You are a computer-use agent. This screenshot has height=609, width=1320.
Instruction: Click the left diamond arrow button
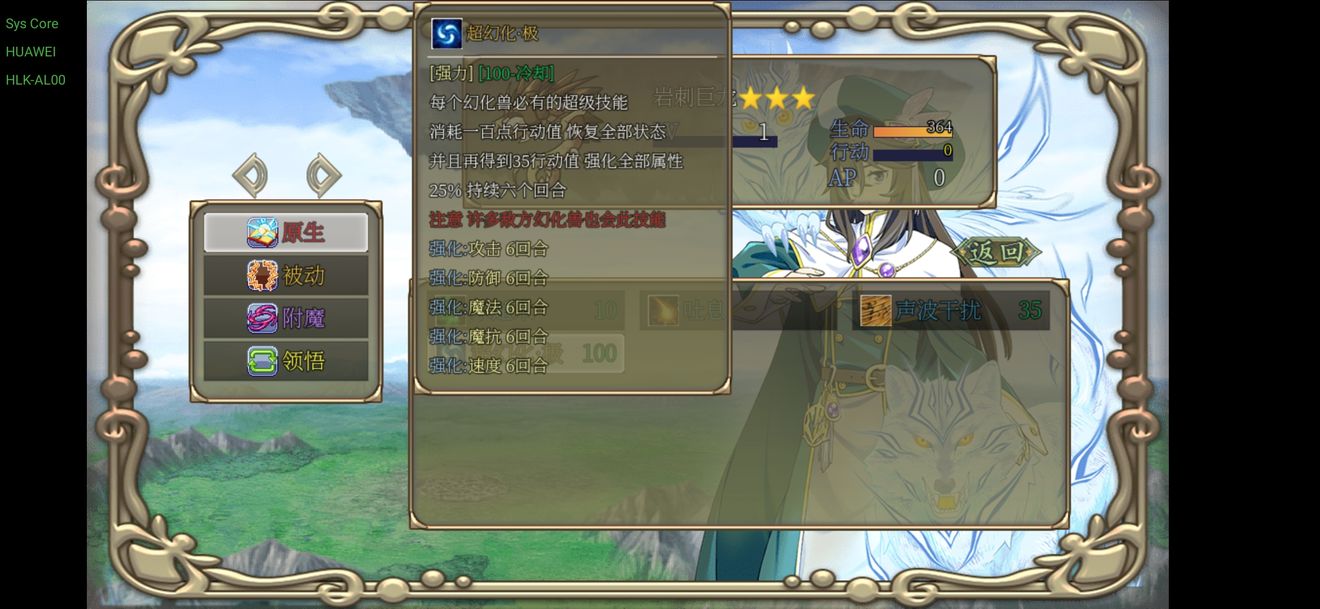pyautogui.click(x=250, y=176)
